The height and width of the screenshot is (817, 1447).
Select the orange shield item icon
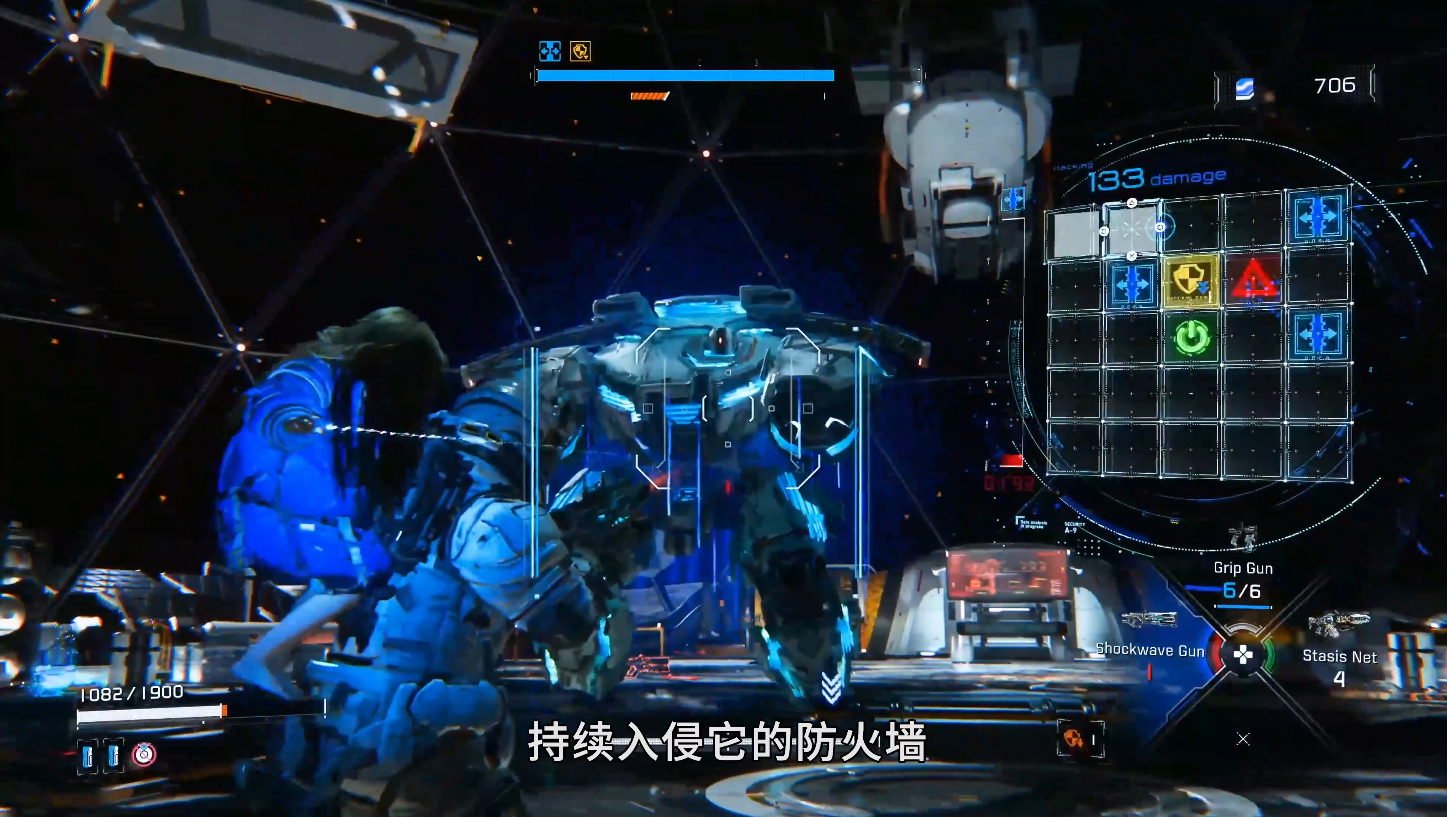click(x=1073, y=738)
